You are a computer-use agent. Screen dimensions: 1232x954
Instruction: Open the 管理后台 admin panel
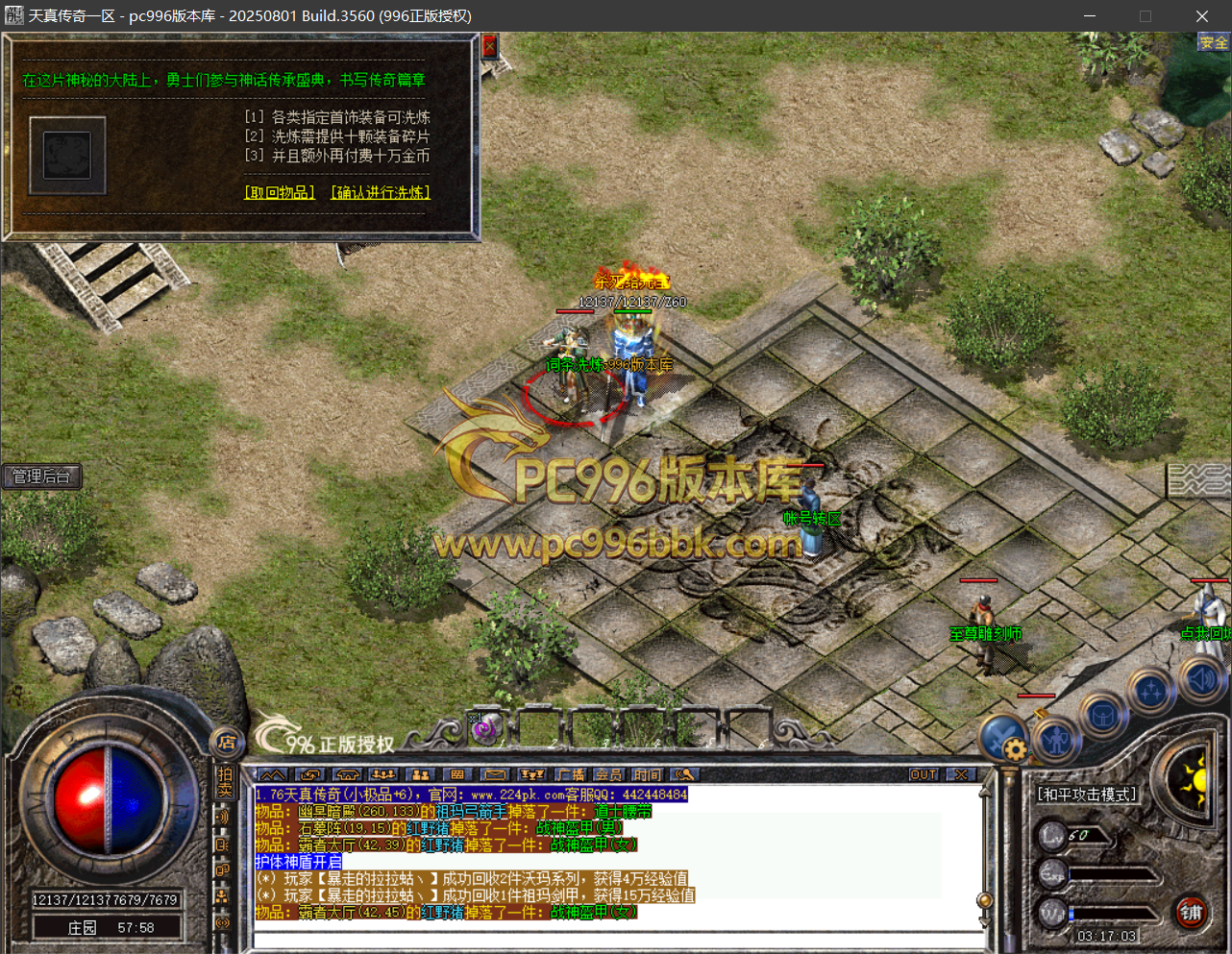(41, 477)
